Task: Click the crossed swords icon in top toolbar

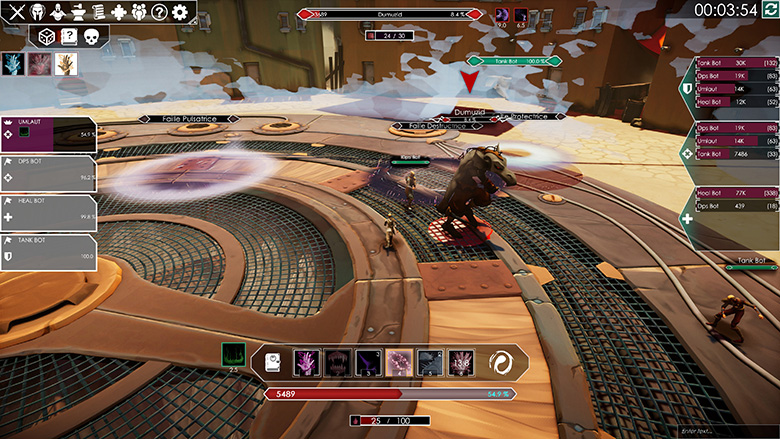Action: tap(16, 13)
